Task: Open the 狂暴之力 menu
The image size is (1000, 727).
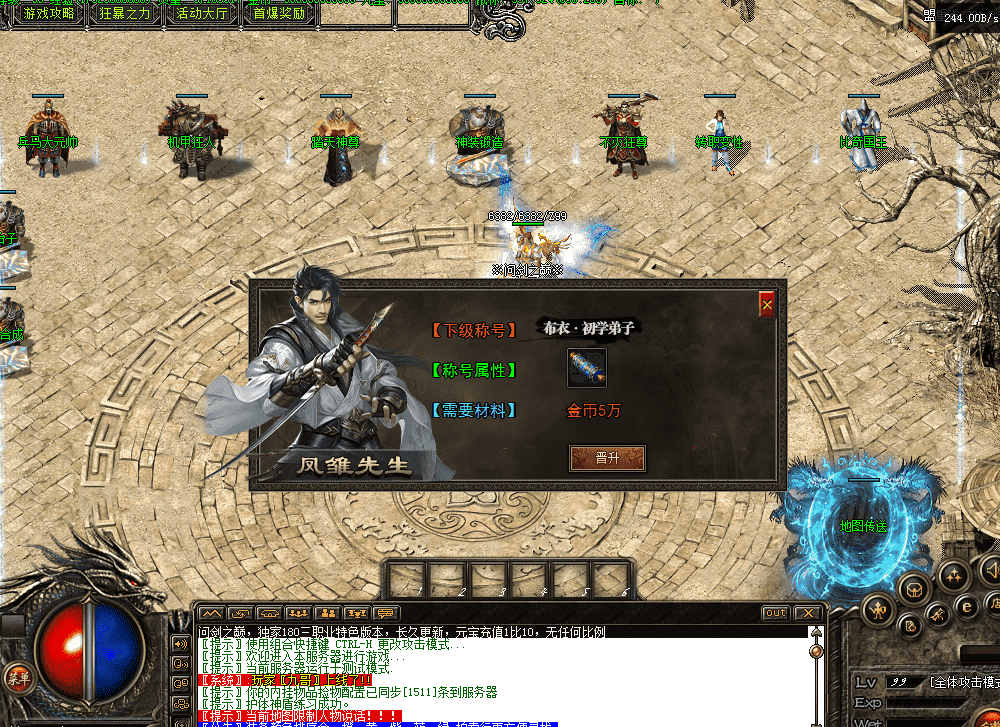Action: [125, 13]
